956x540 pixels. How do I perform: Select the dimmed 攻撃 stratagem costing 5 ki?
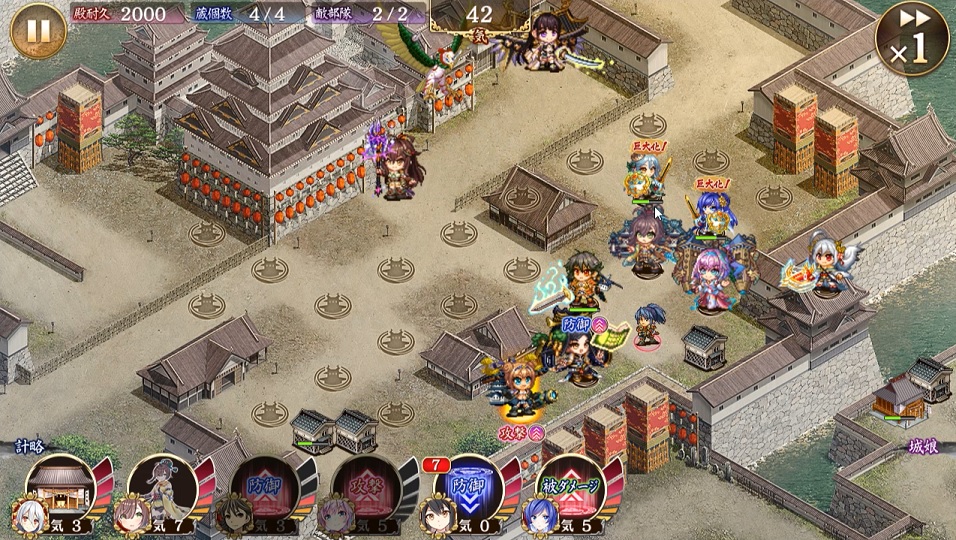tap(365, 489)
